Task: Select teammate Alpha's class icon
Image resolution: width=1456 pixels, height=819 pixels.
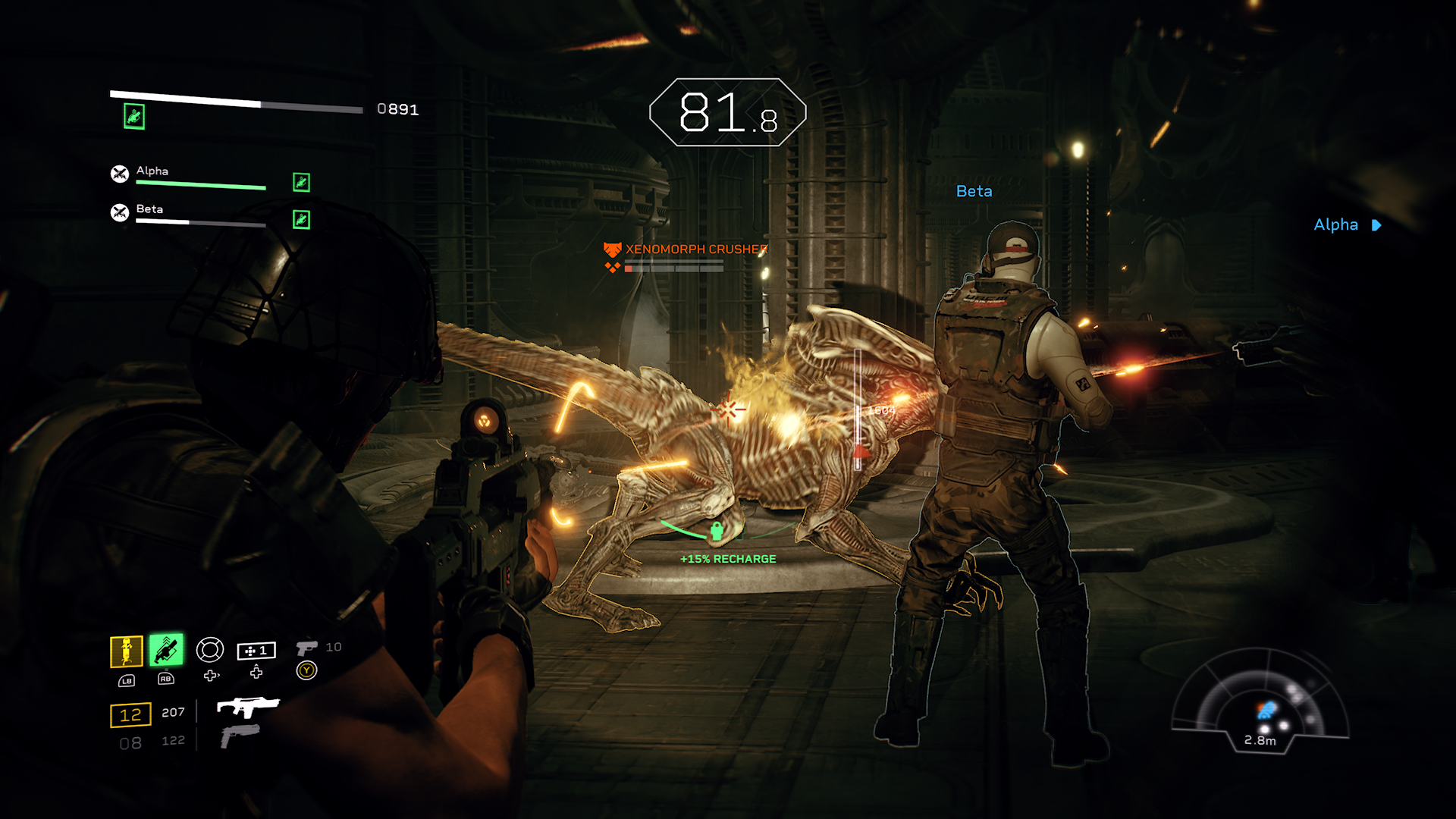Action: (120, 174)
